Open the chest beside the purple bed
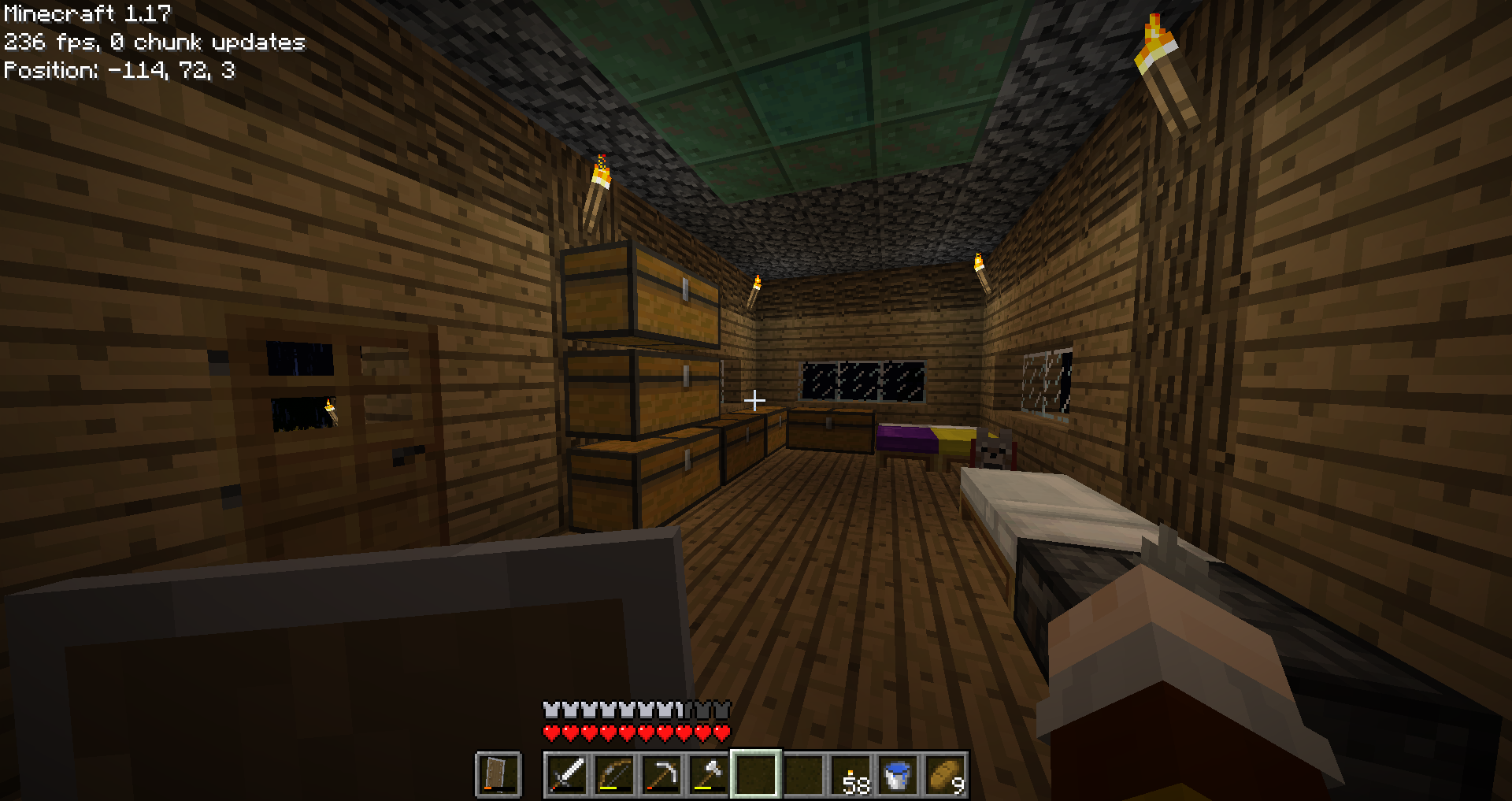The width and height of the screenshot is (1512, 801). (x=831, y=429)
